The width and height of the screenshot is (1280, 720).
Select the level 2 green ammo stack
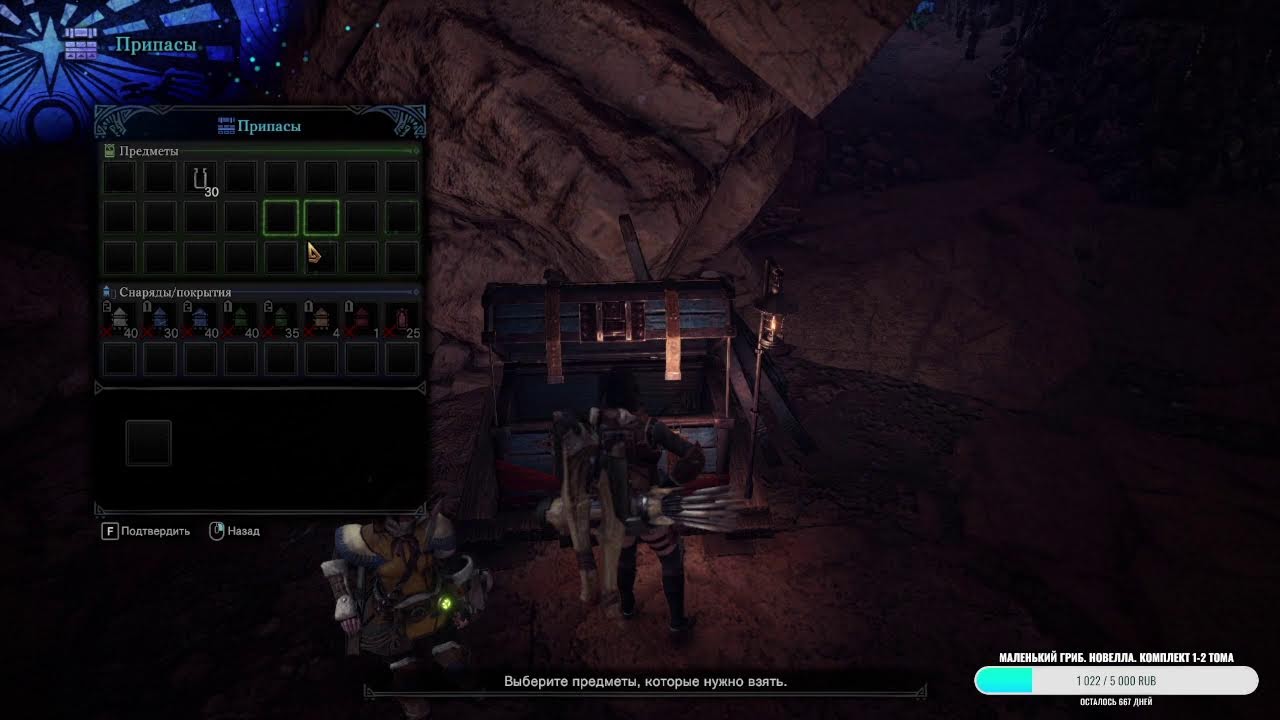click(x=281, y=319)
